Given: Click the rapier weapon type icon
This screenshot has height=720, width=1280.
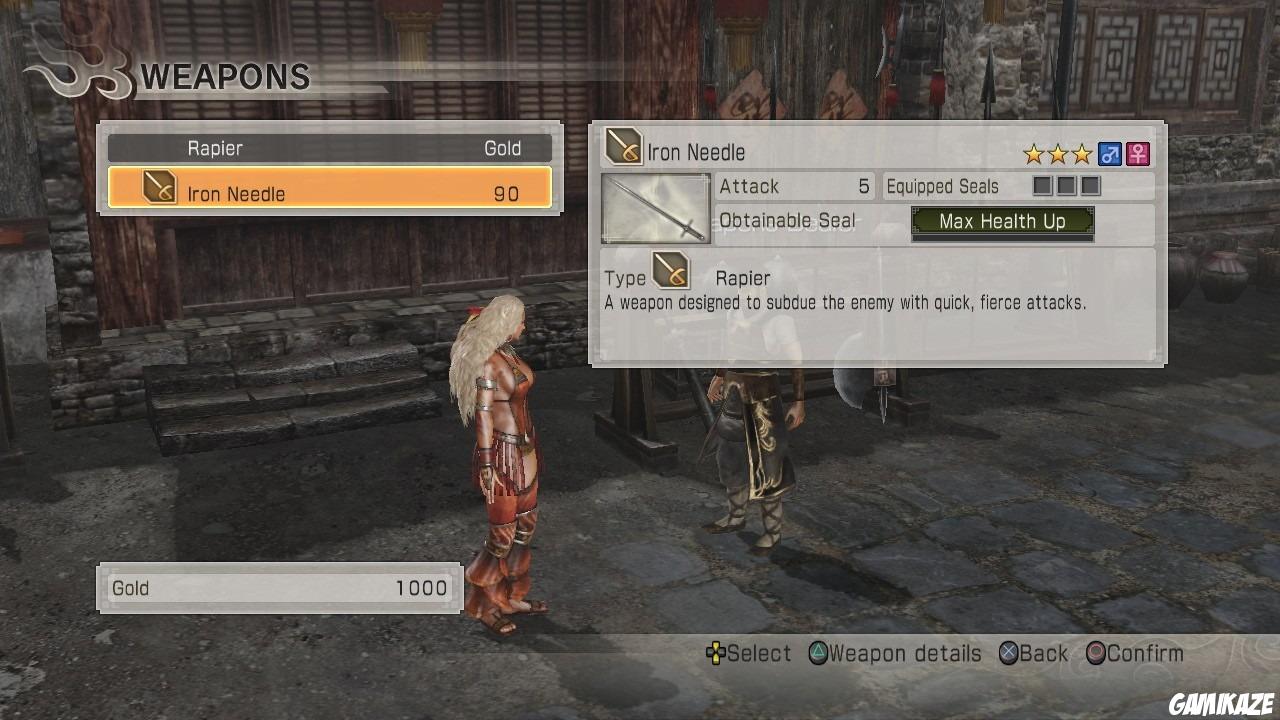Looking at the screenshot, I should pos(622,146).
